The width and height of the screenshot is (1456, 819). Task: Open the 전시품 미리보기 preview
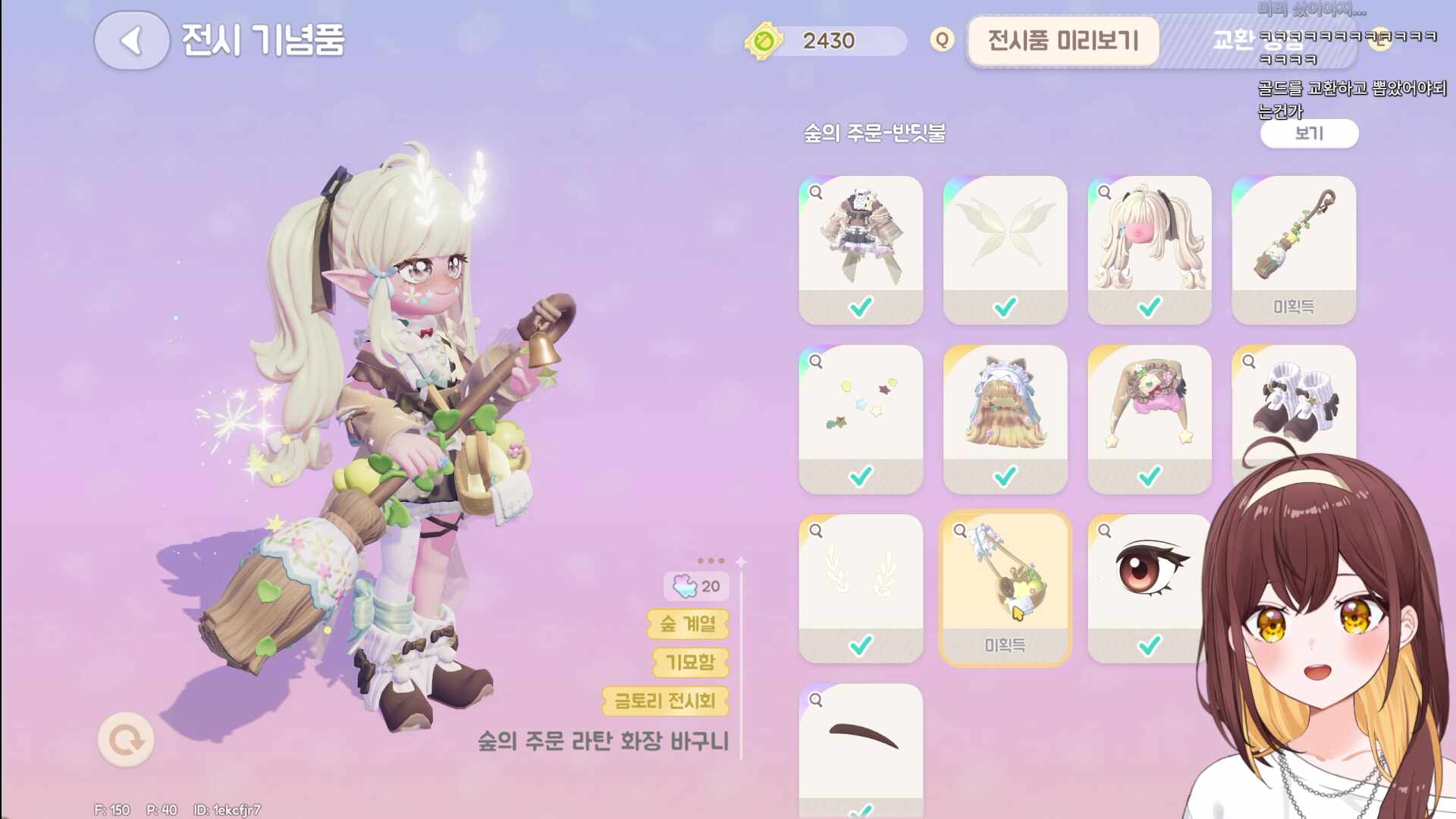(x=1063, y=42)
